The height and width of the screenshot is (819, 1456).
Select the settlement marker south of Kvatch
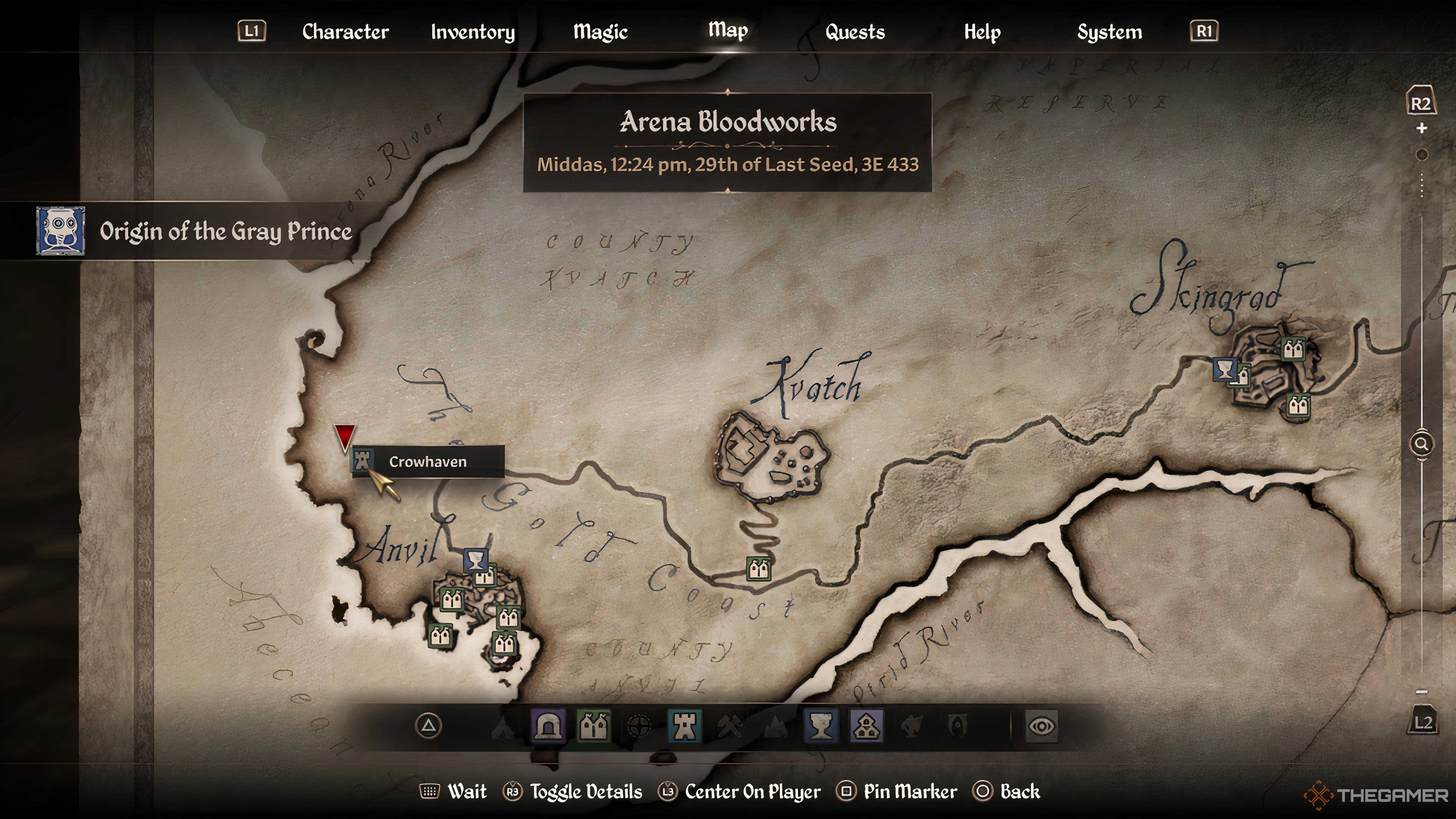point(758,569)
